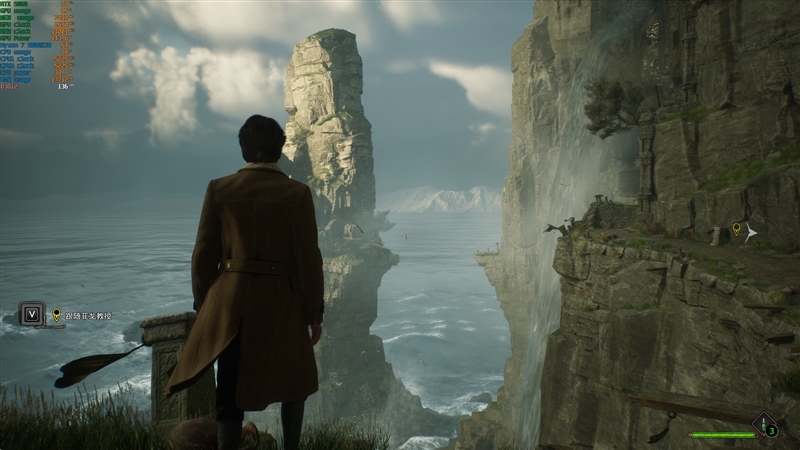Viewport: 800px width, 450px height.
Task: Use the green healing potion icon
Action: point(765,426)
